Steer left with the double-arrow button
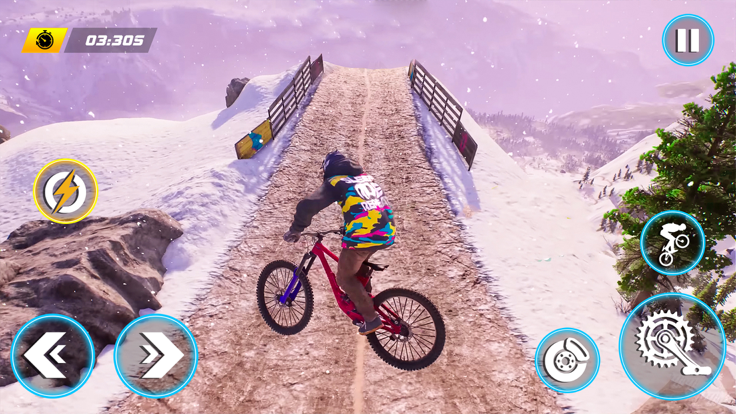Image resolution: width=736 pixels, height=414 pixels. tap(53, 355)
